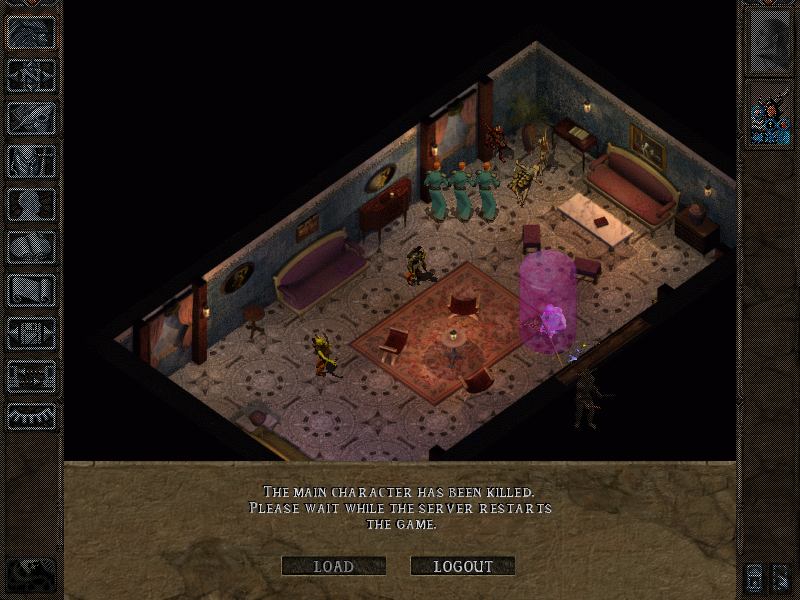Select the return-to-game icon atop left sidebar
Viewport: 800px width, 600px height.
[32, 32]
